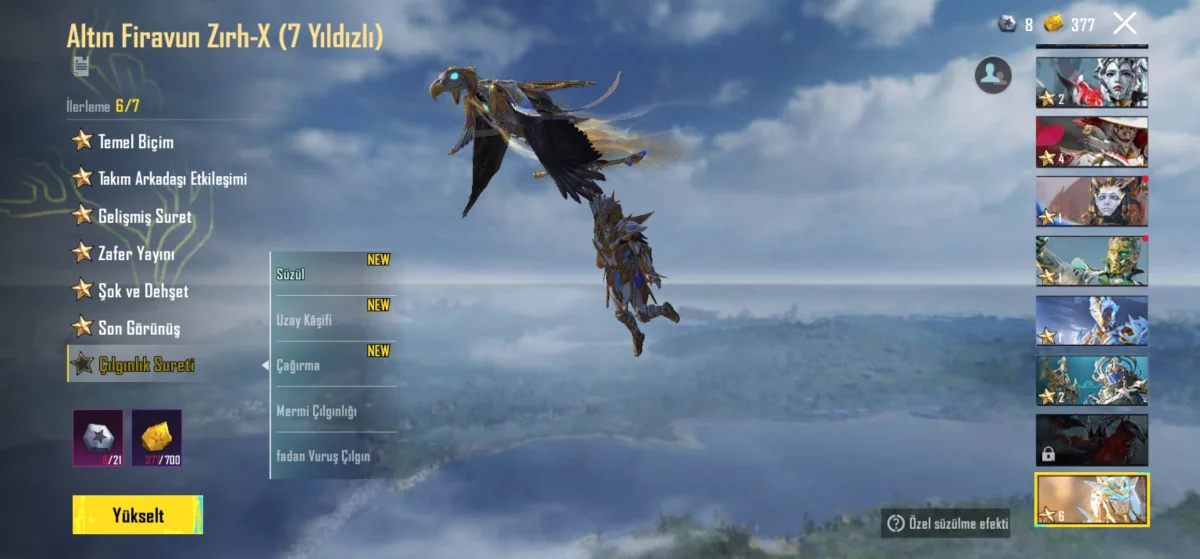The height and width of the screenshot is (559, 1200).
Task: Tap the gold material upgrade item slot
Action: click(x=157, y=437)
